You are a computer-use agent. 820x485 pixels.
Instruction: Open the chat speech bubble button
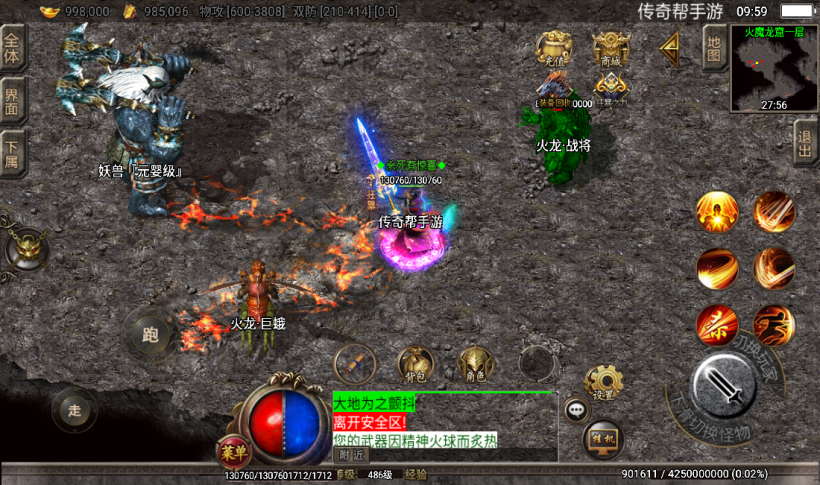point(577,410)
